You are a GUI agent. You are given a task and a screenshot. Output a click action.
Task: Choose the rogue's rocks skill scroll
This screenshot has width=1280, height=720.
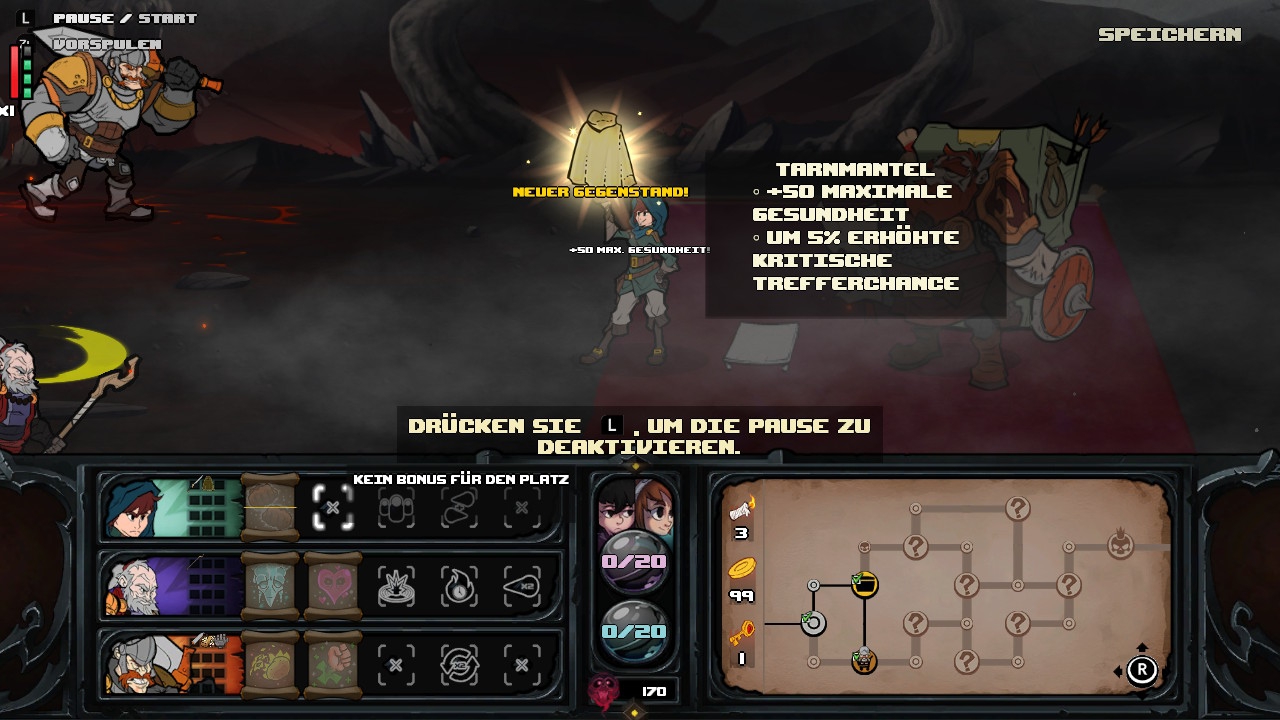click(270, 508)
